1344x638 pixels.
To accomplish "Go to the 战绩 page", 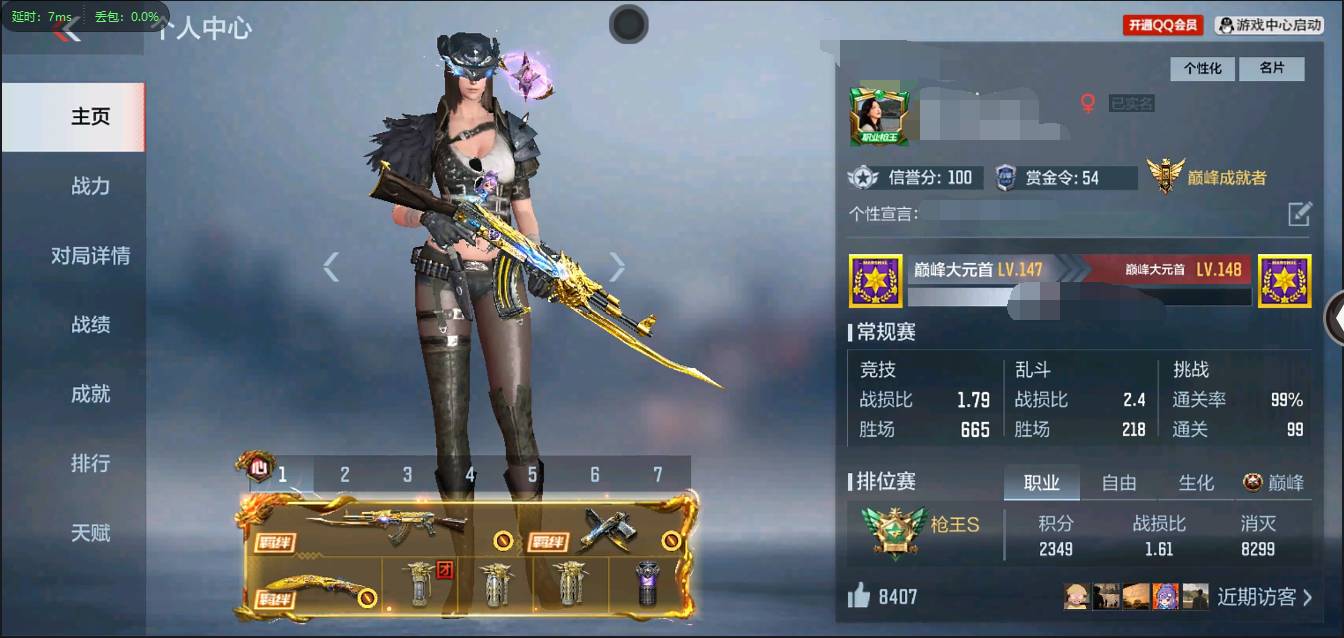I will point(90,325).
